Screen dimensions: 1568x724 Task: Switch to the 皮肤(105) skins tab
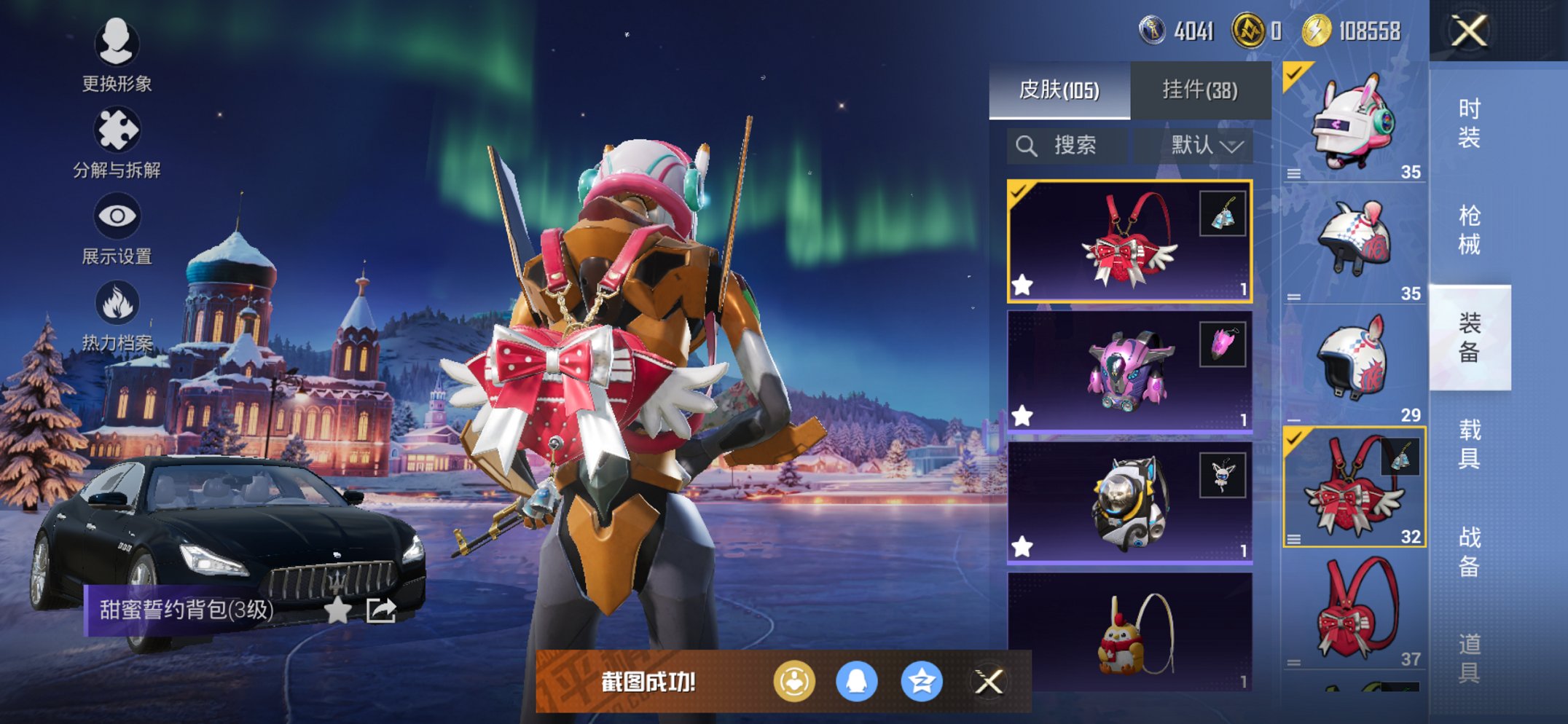pos(1059,90)
